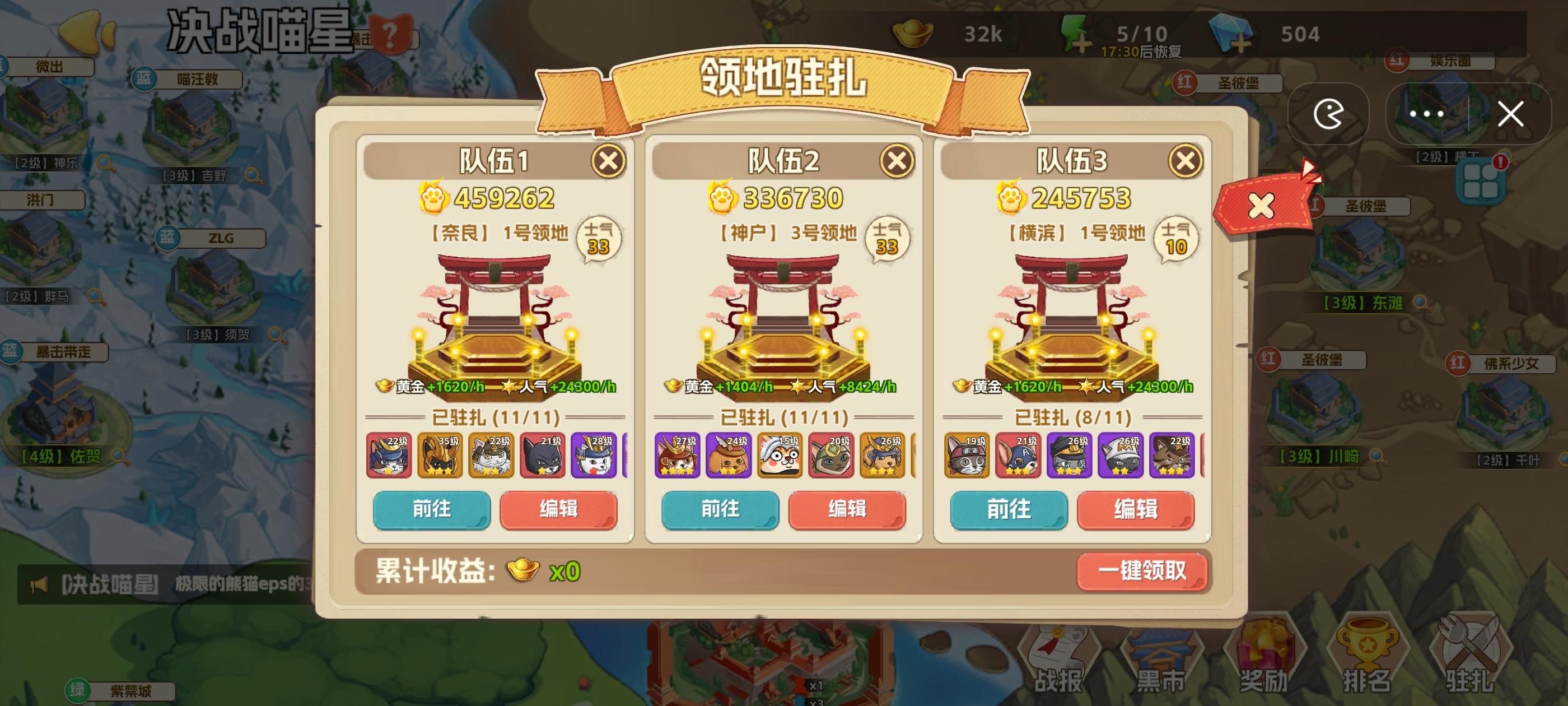Screen dimensions: 1568x706
Task: Claim all income with 一键领取 button
Action: pyautogui.click(x=1143, y=573)
